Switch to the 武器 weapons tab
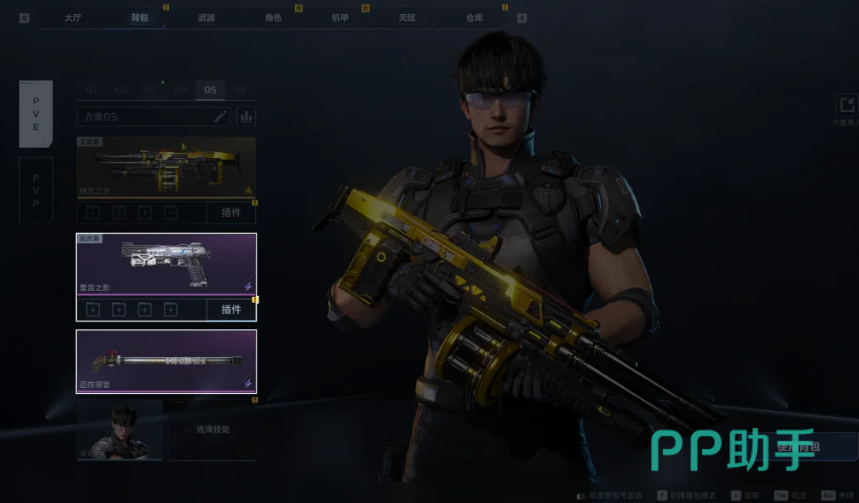Screen dimensions: 859x503 coord(206,17)
